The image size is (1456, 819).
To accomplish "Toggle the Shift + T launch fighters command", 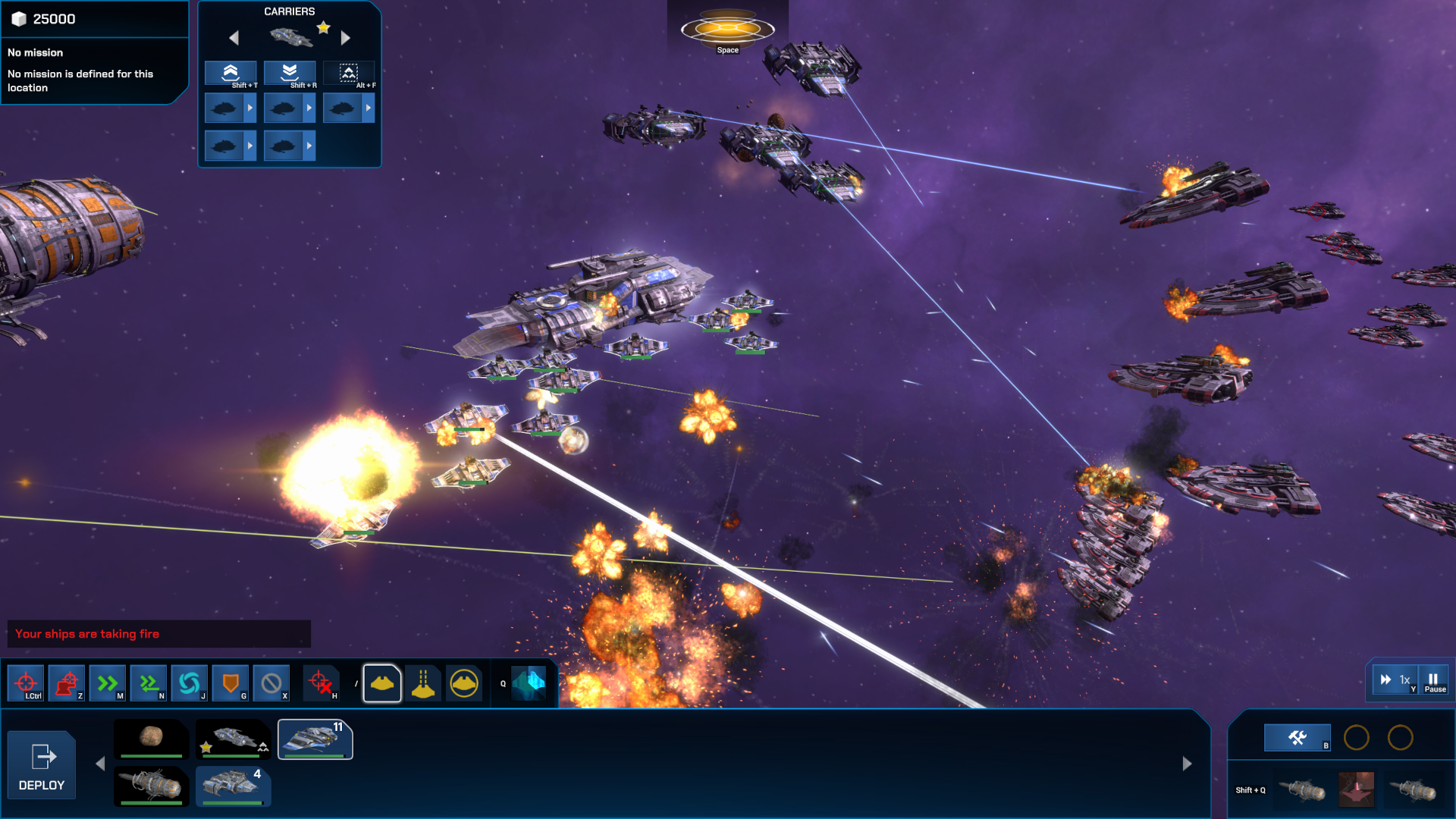I will click(x=230, y=73).
